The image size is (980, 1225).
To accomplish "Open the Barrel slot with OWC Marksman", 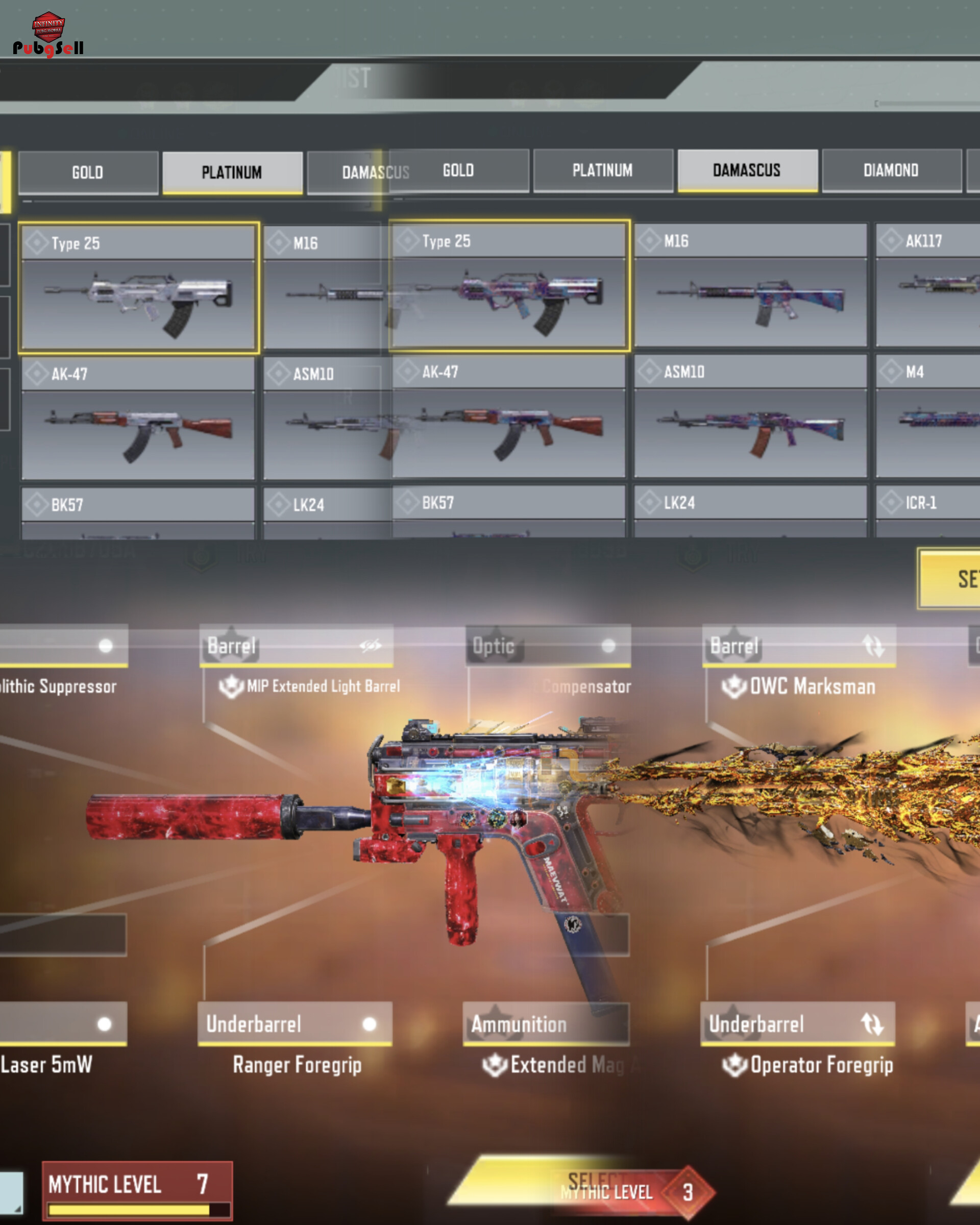I will (x=799, y=646).
